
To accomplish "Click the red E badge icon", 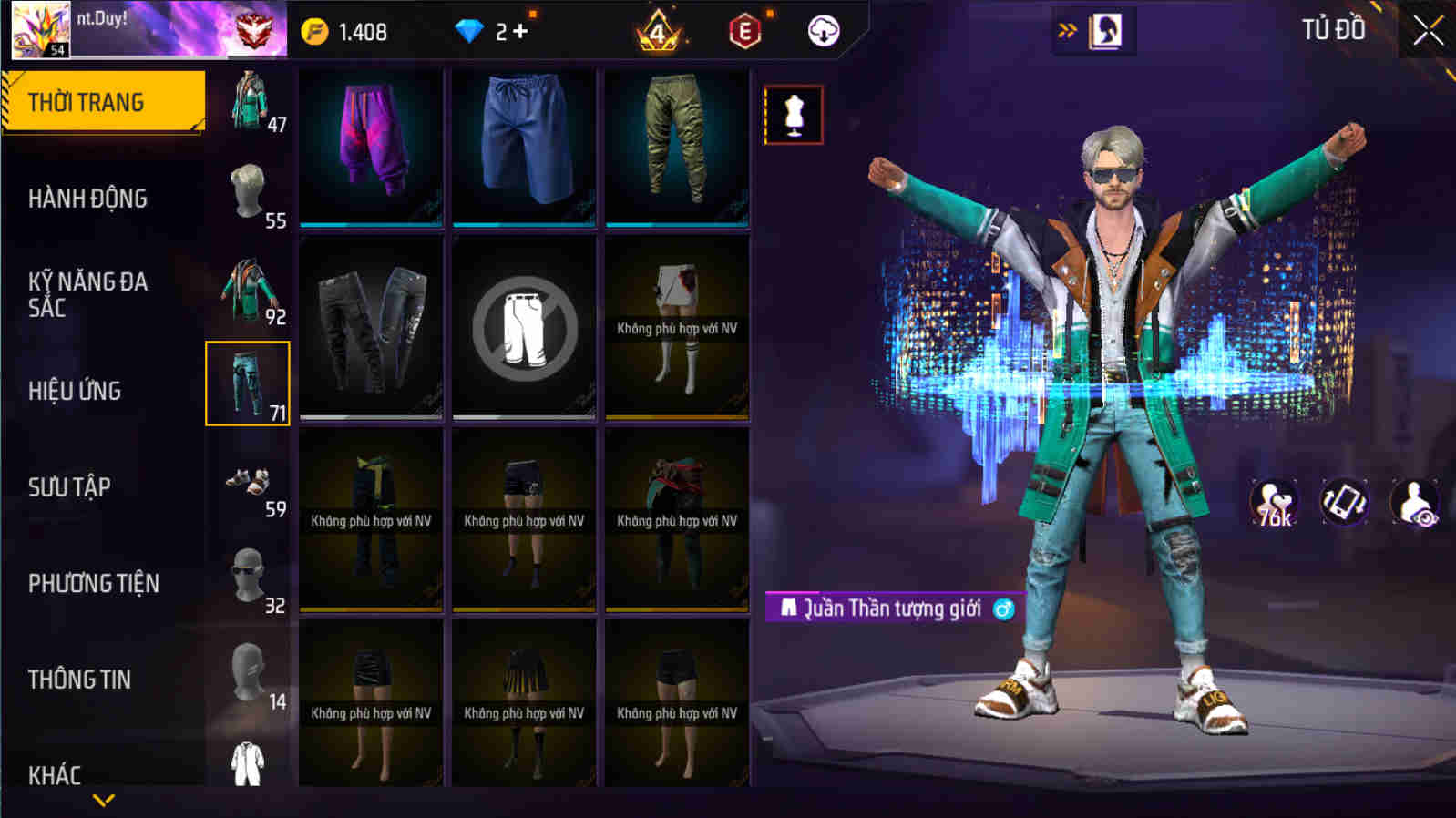I will tap(744, 30).
